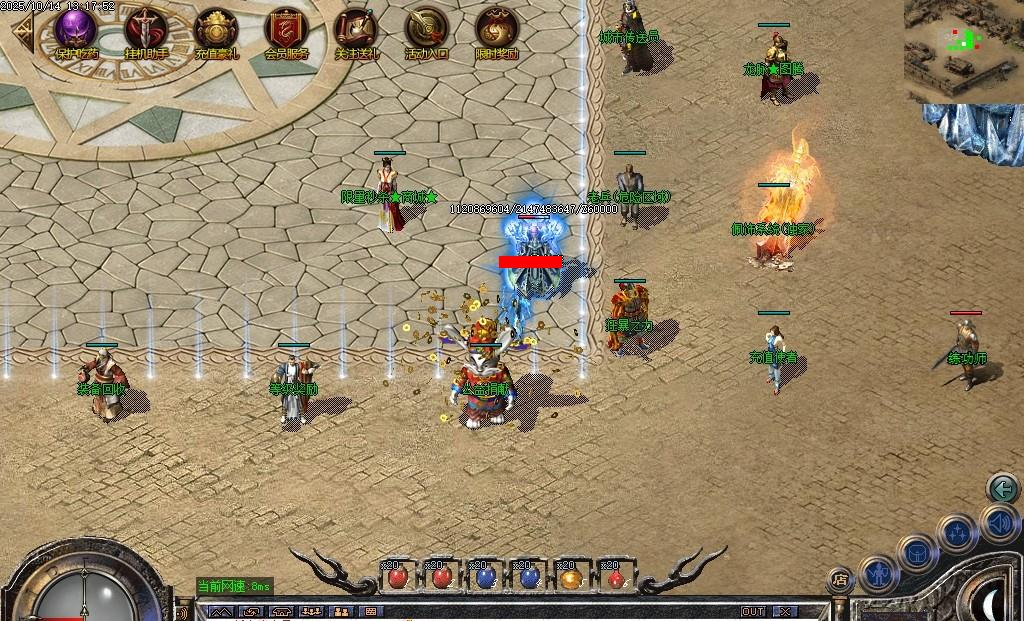Open the 挂机助手 auto-play helper
The height and width of the screenshot is (621, 1030).
[145, 30]
